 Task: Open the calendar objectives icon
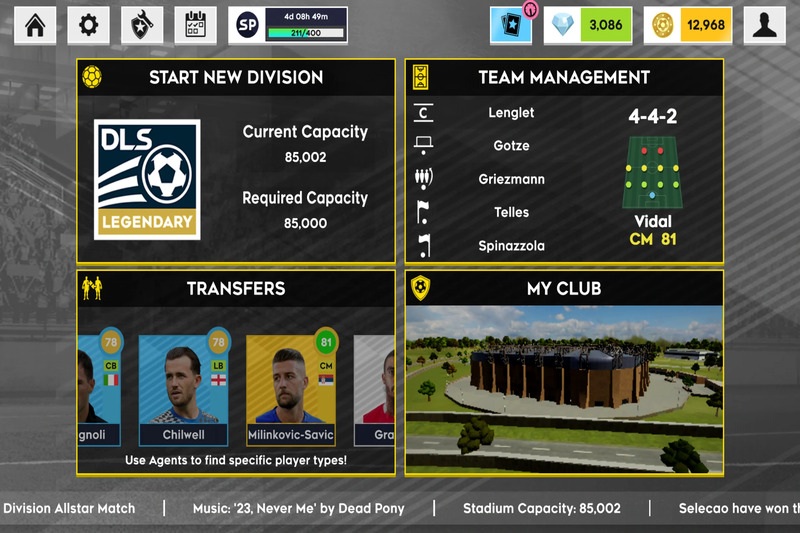tap(195, 25)
